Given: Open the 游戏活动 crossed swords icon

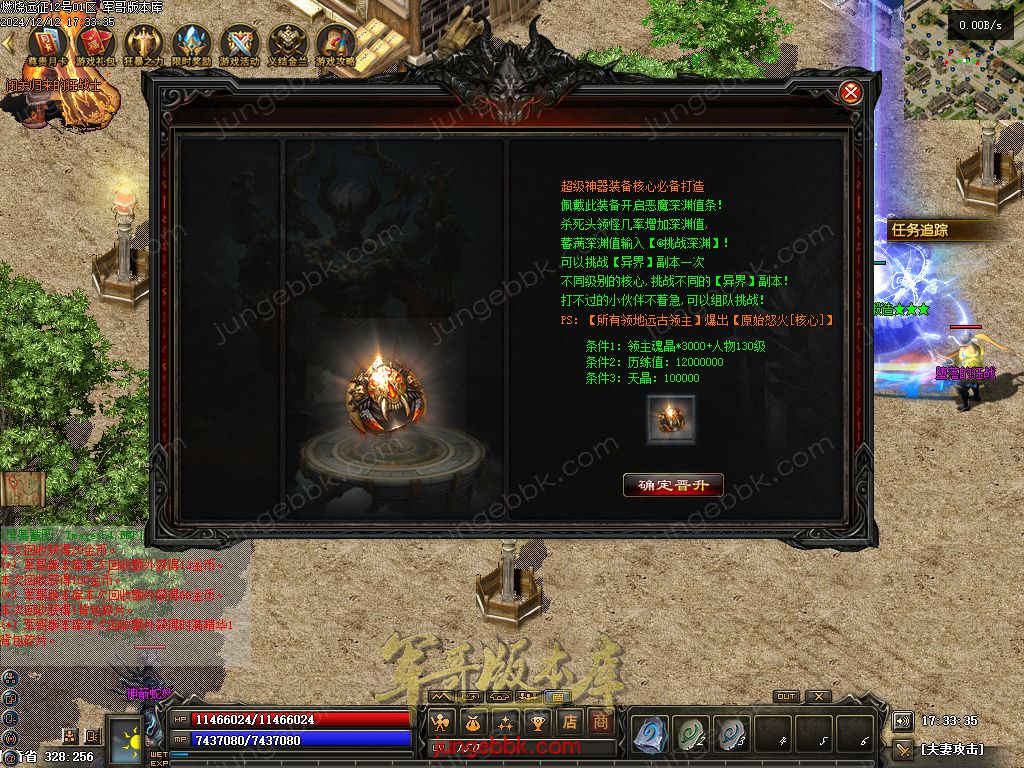Looking at the screenshot, I should point(240,44).
